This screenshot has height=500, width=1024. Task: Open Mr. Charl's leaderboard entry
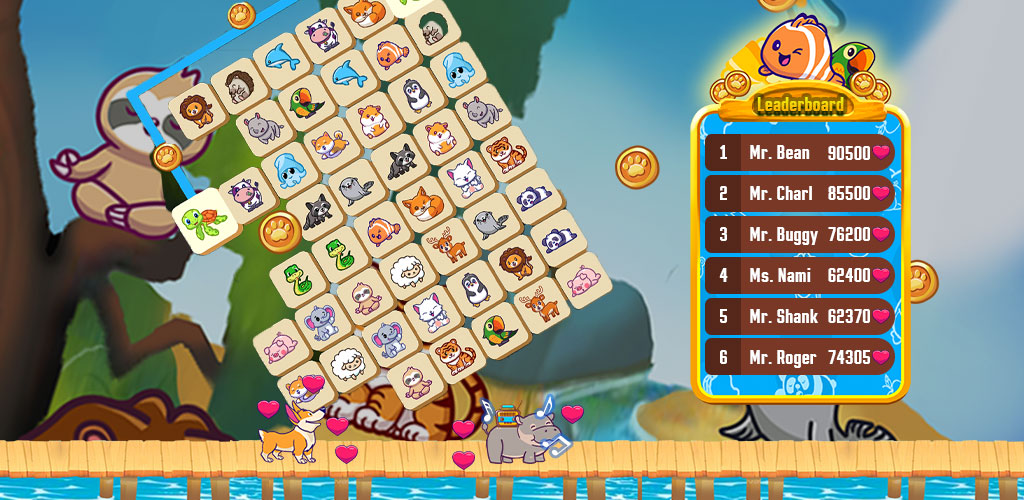click(x=799, y=194)
